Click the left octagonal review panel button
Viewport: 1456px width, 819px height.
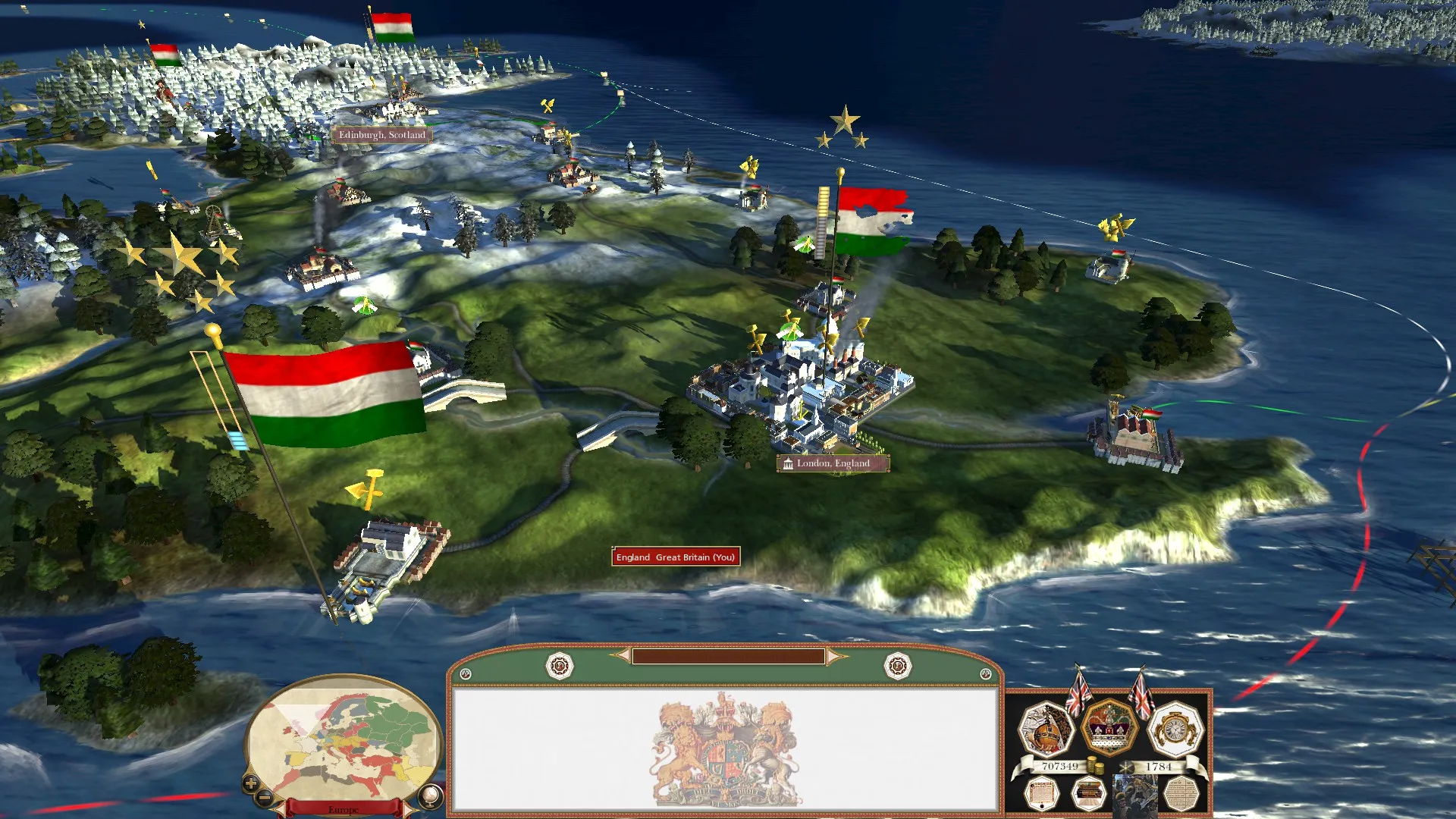click(560, 667)
